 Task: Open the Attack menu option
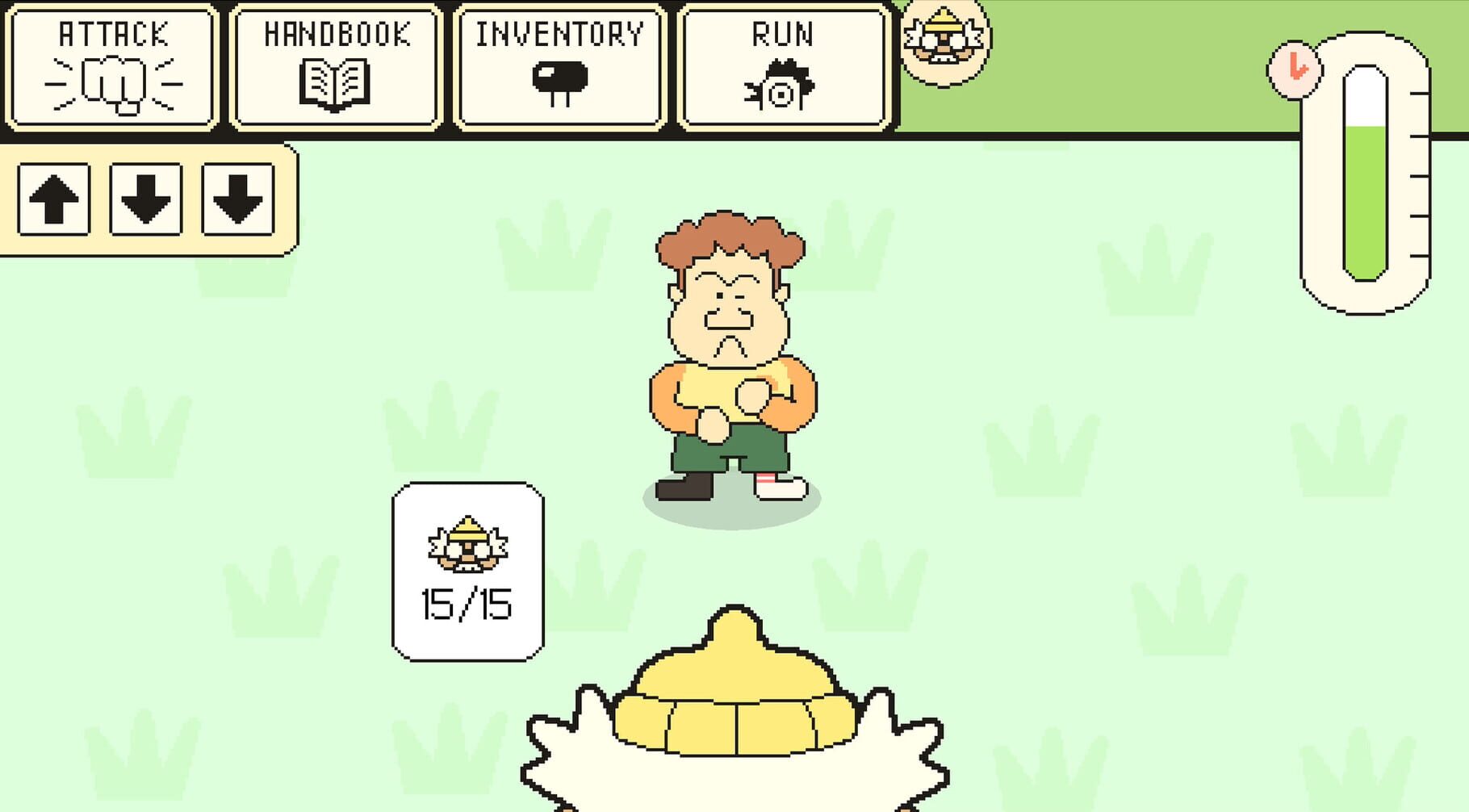pyautogui.click(x=113, y=32)
